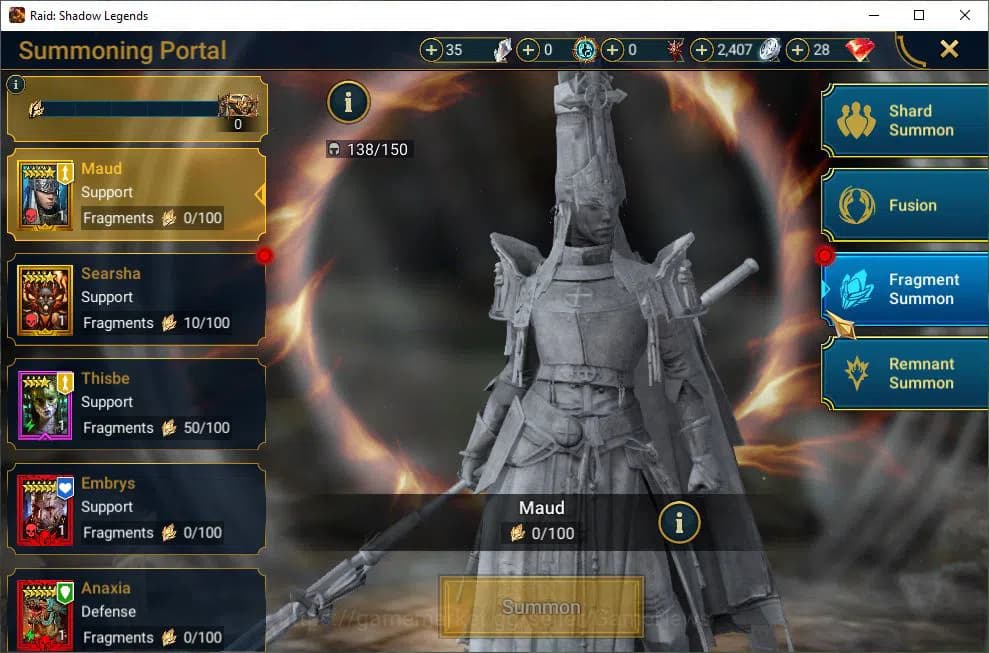Image resolution: width=989 pixels, height=653 pixels.
Task: Open the Fusion tab
Action: click(x=905, y=205)
